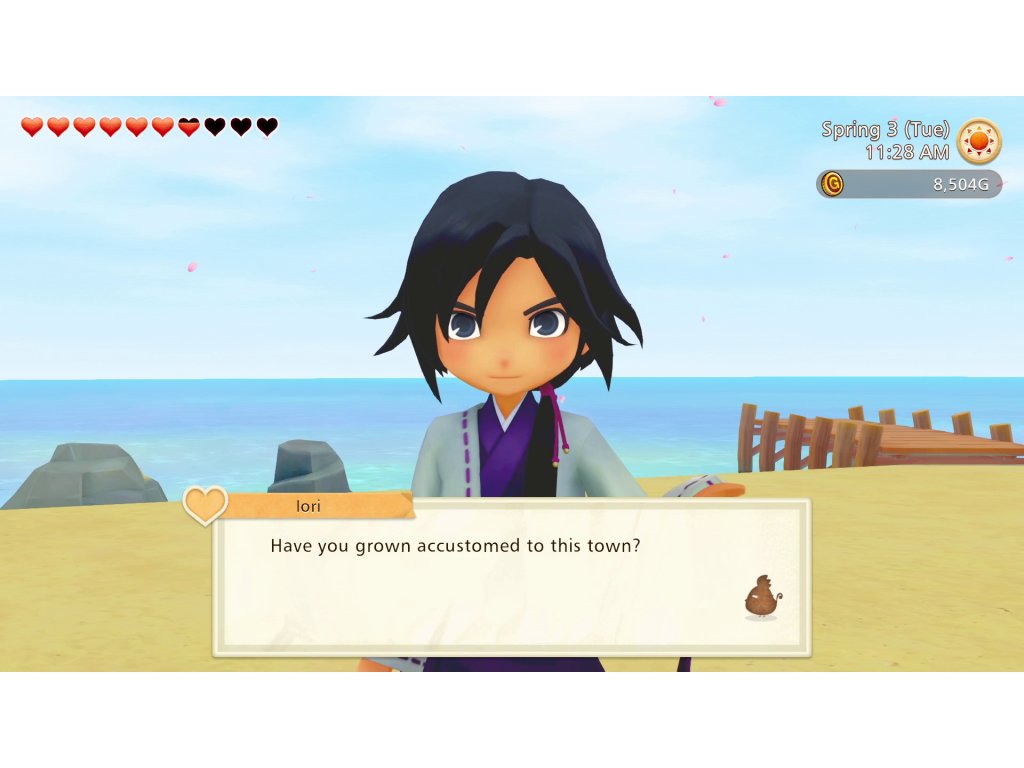Click Iori's affection heart icon

205,505
